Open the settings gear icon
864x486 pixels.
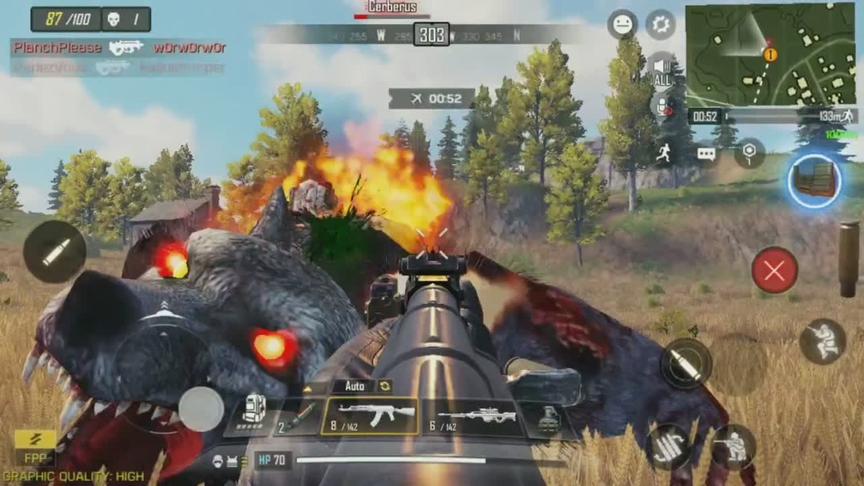coord(660,24)
